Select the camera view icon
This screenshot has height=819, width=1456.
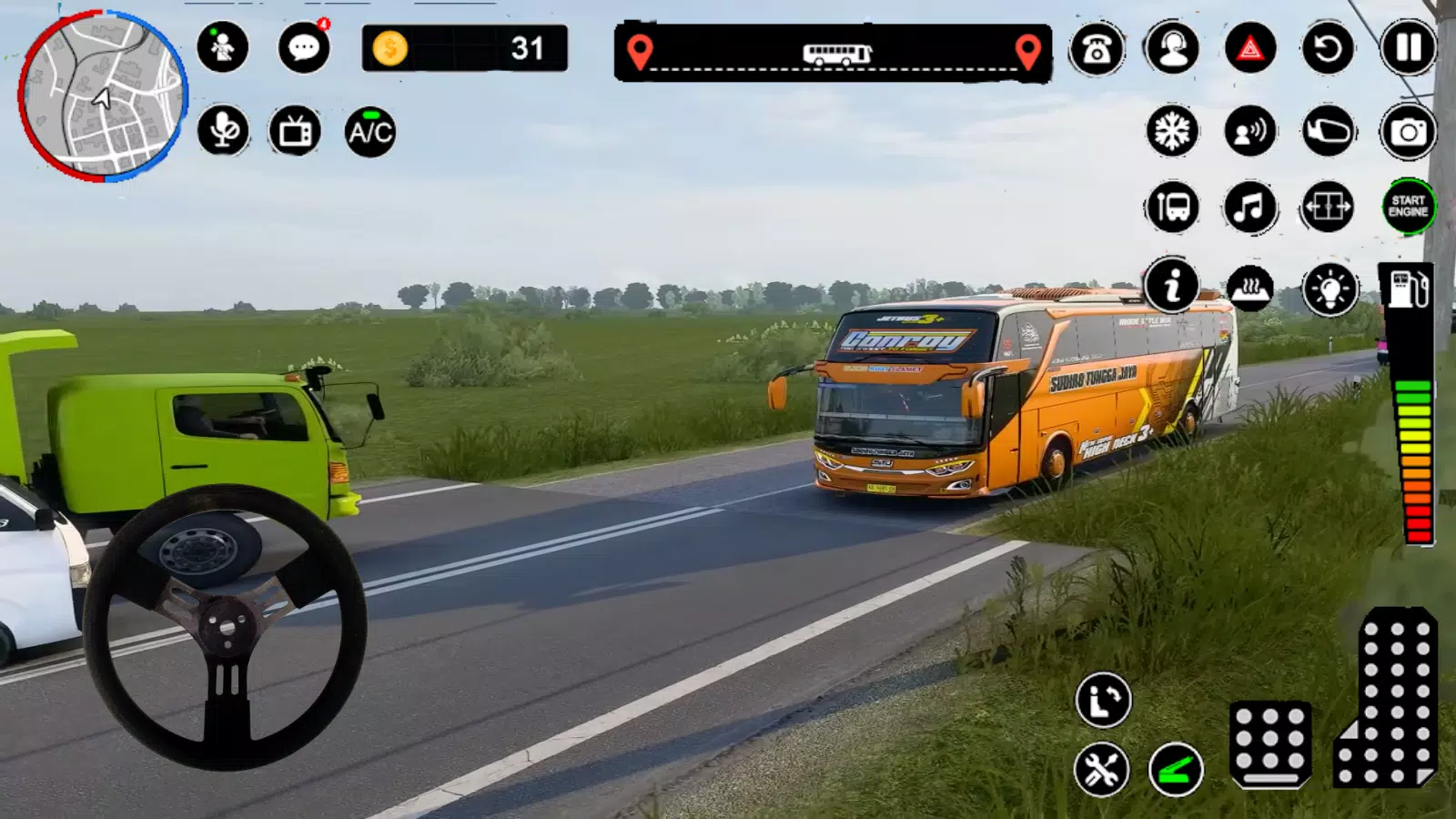coord(1406,131)
